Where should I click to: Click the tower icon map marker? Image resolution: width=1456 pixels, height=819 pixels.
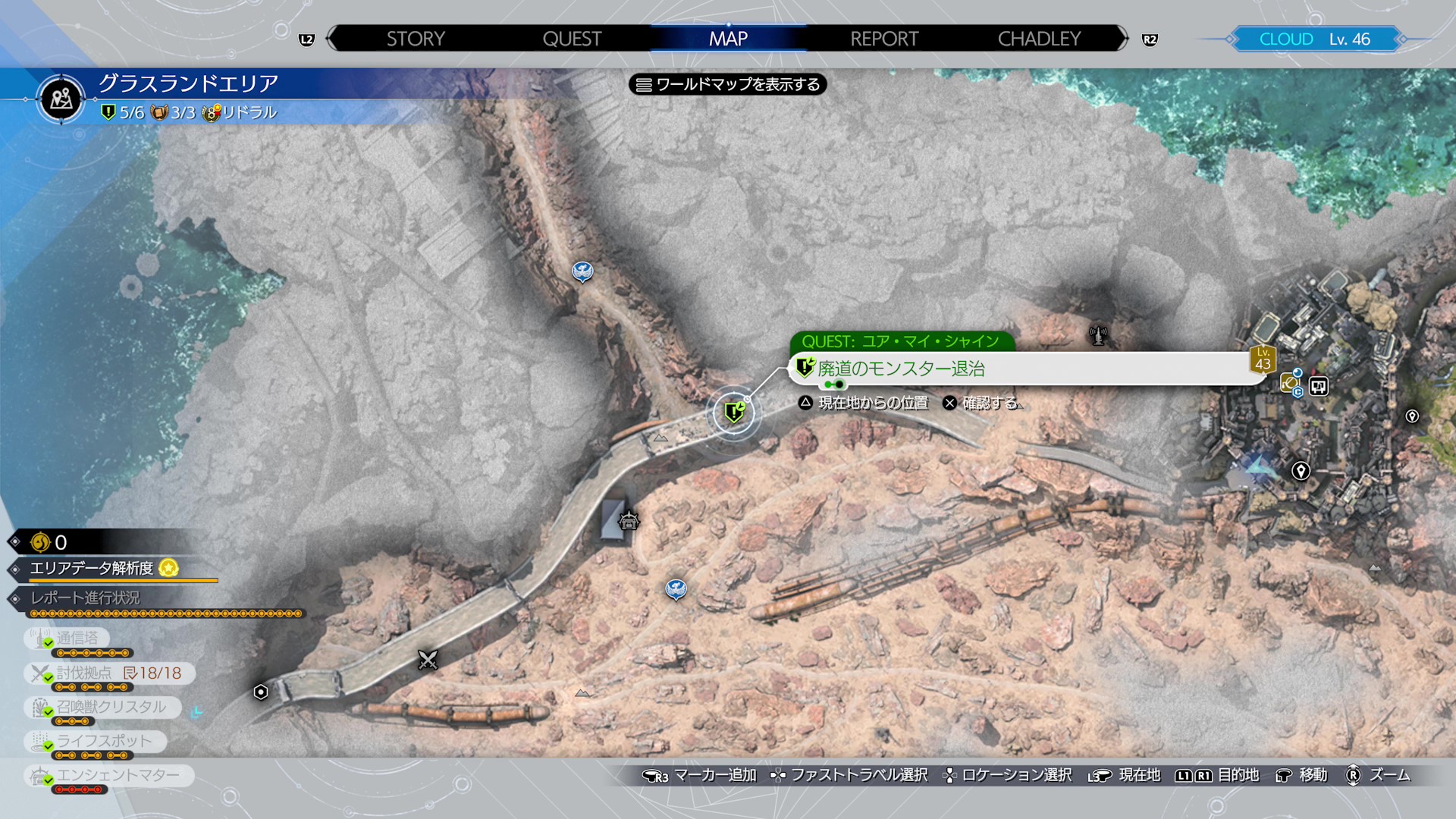click(x=1097, y=334)
